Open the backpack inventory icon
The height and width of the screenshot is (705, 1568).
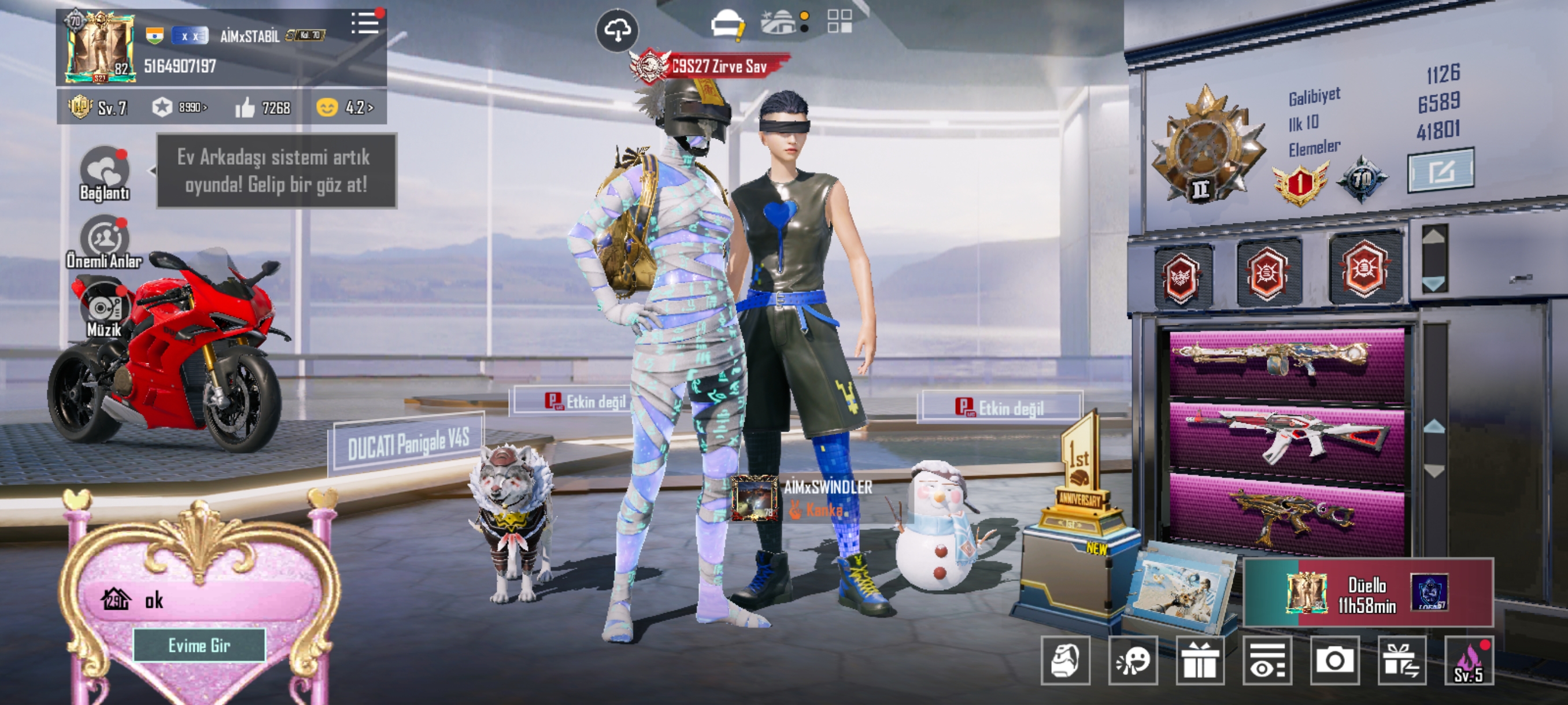click(x=1065, y=660)
